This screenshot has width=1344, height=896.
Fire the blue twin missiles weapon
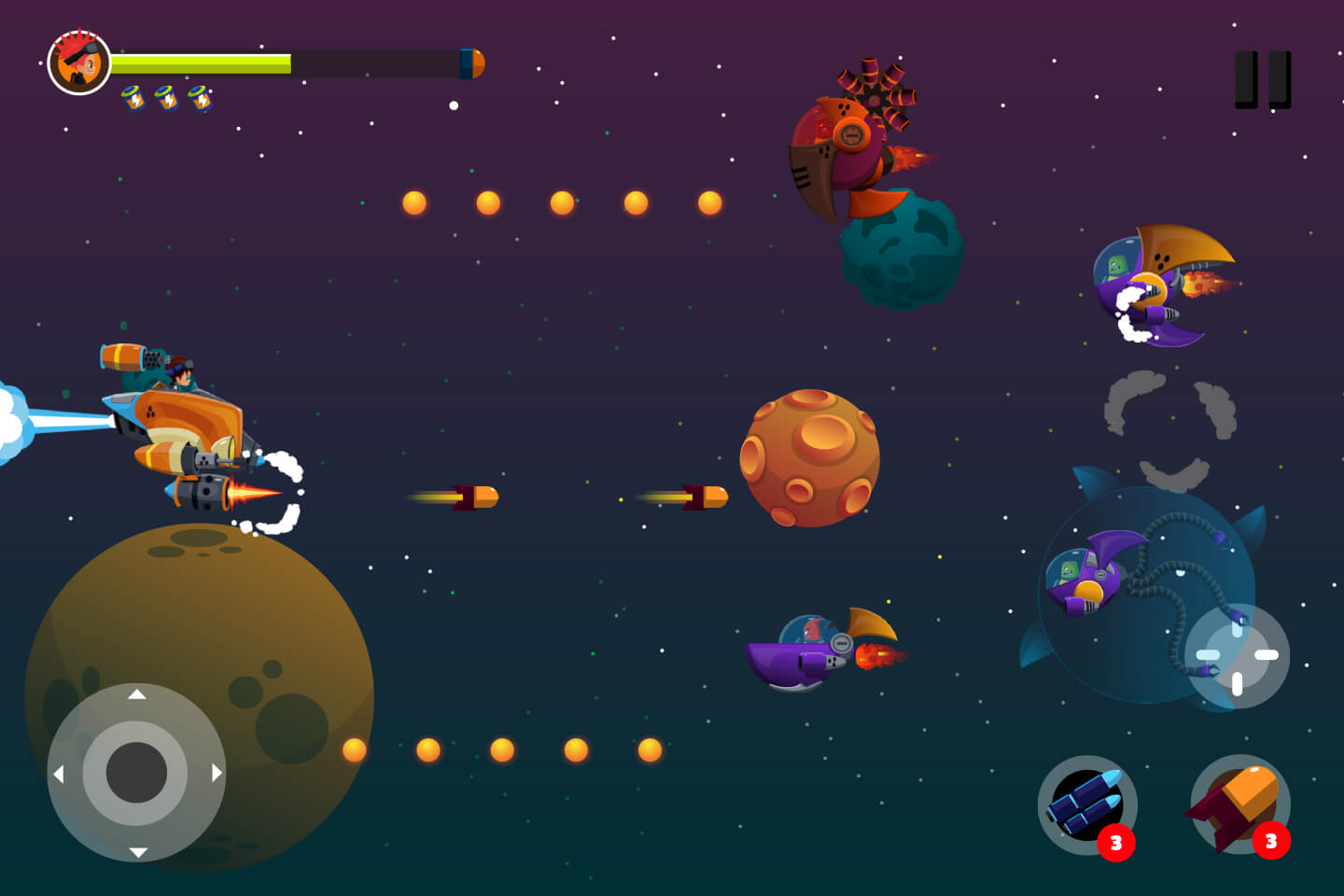point(1086,805)
